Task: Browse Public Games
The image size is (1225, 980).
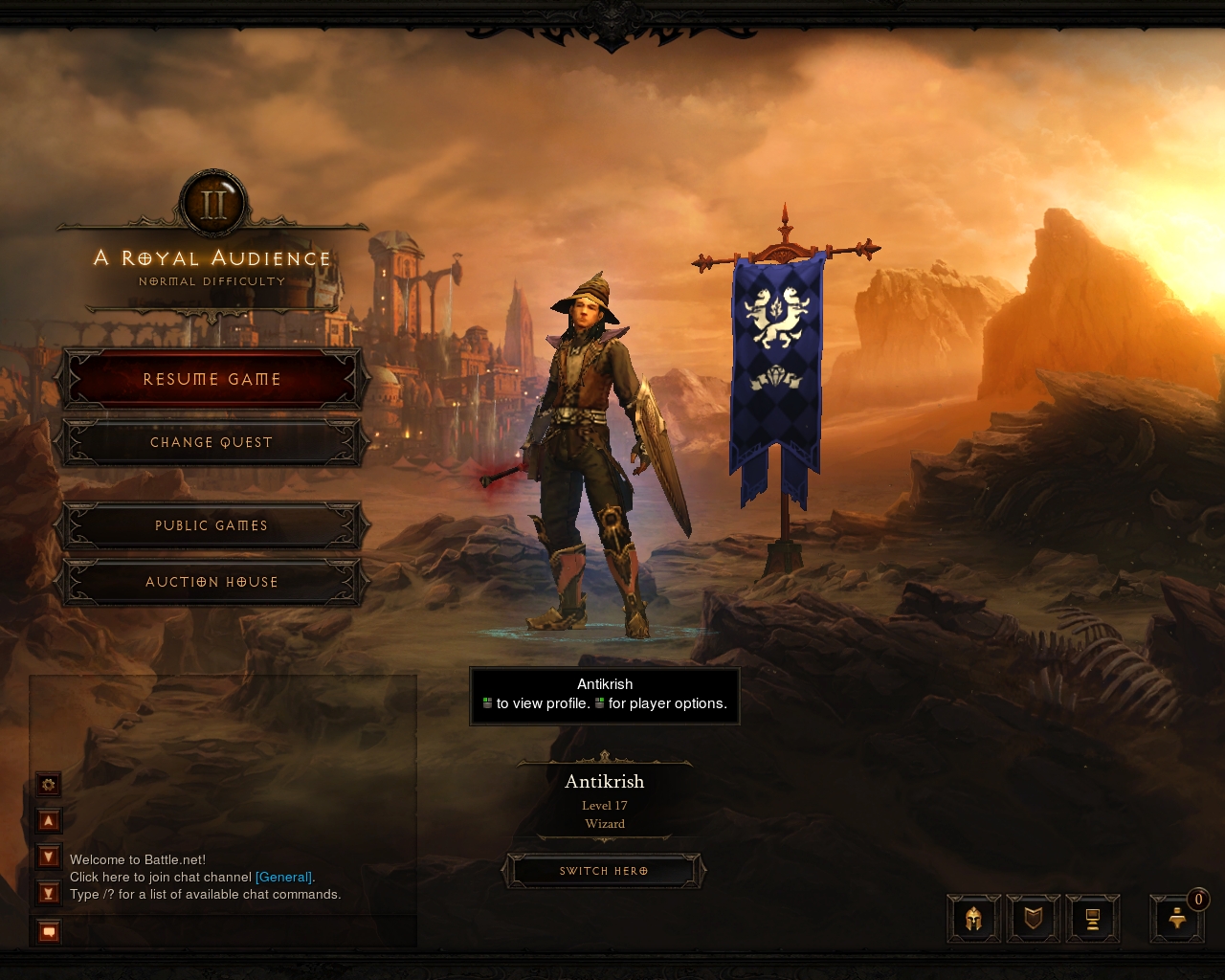Action: 212,525
